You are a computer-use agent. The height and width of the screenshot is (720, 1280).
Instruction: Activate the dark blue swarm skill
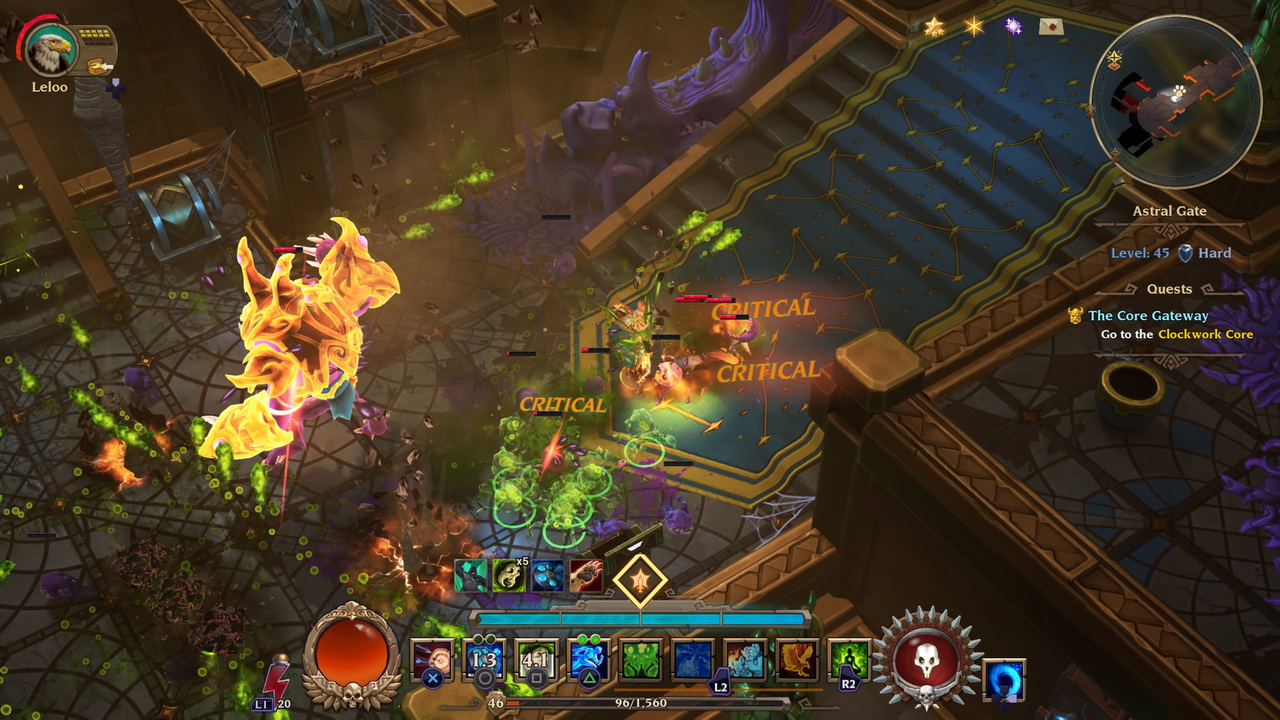tap(693, 660)
